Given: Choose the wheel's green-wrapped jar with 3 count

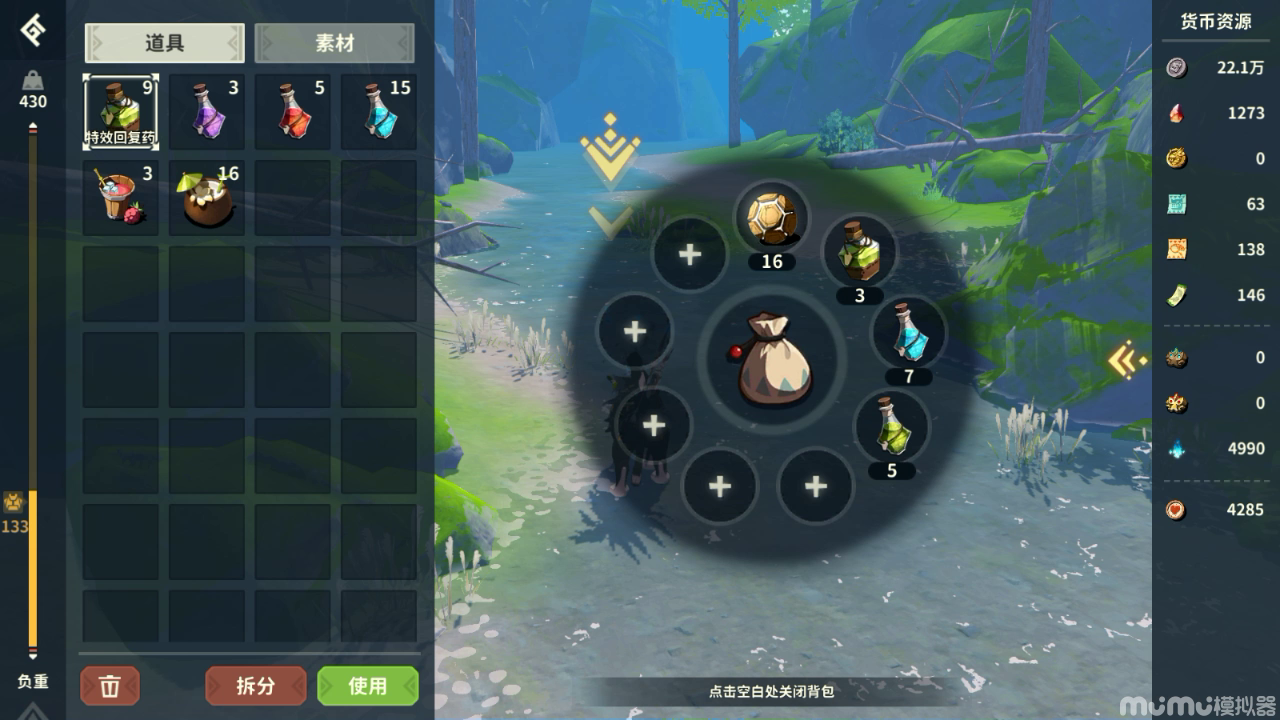Looking at the screenshot, I should pyautogui.click(x=859, y=252).
